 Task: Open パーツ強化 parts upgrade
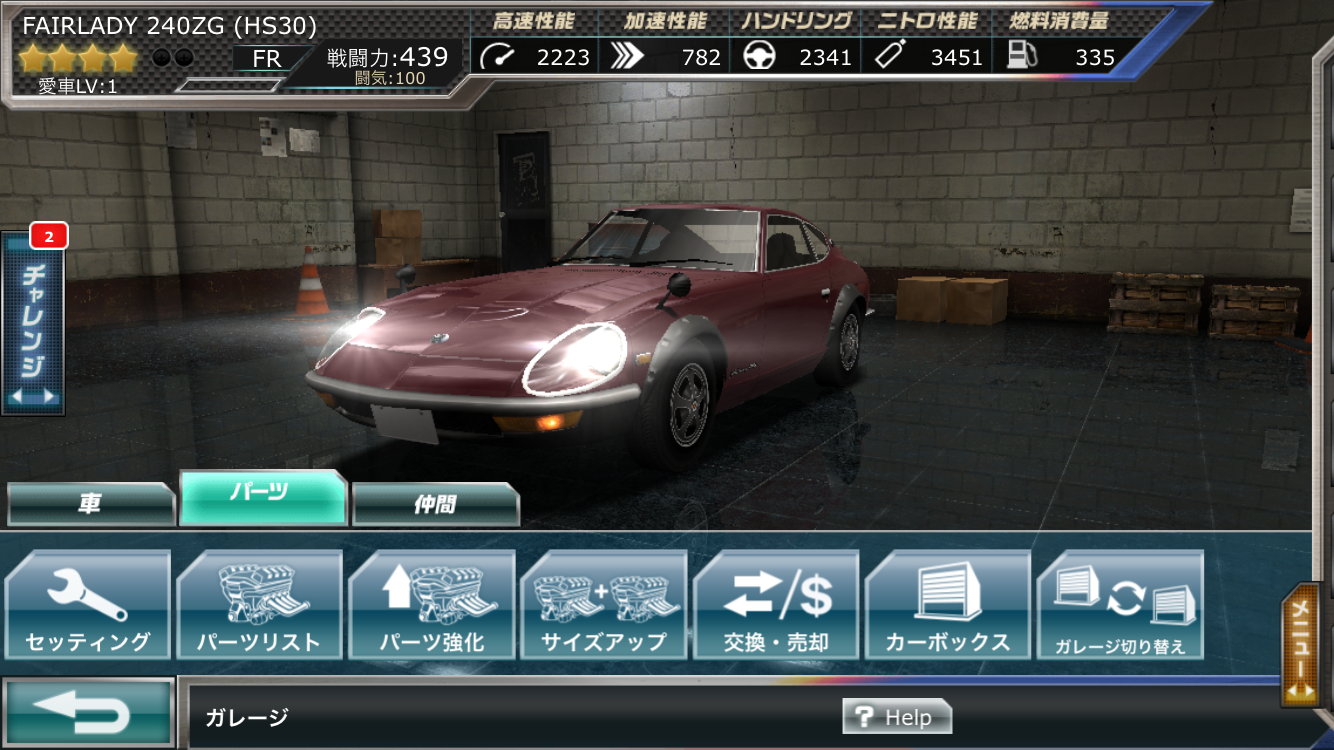pyautogui.click(x=432, y=605)
